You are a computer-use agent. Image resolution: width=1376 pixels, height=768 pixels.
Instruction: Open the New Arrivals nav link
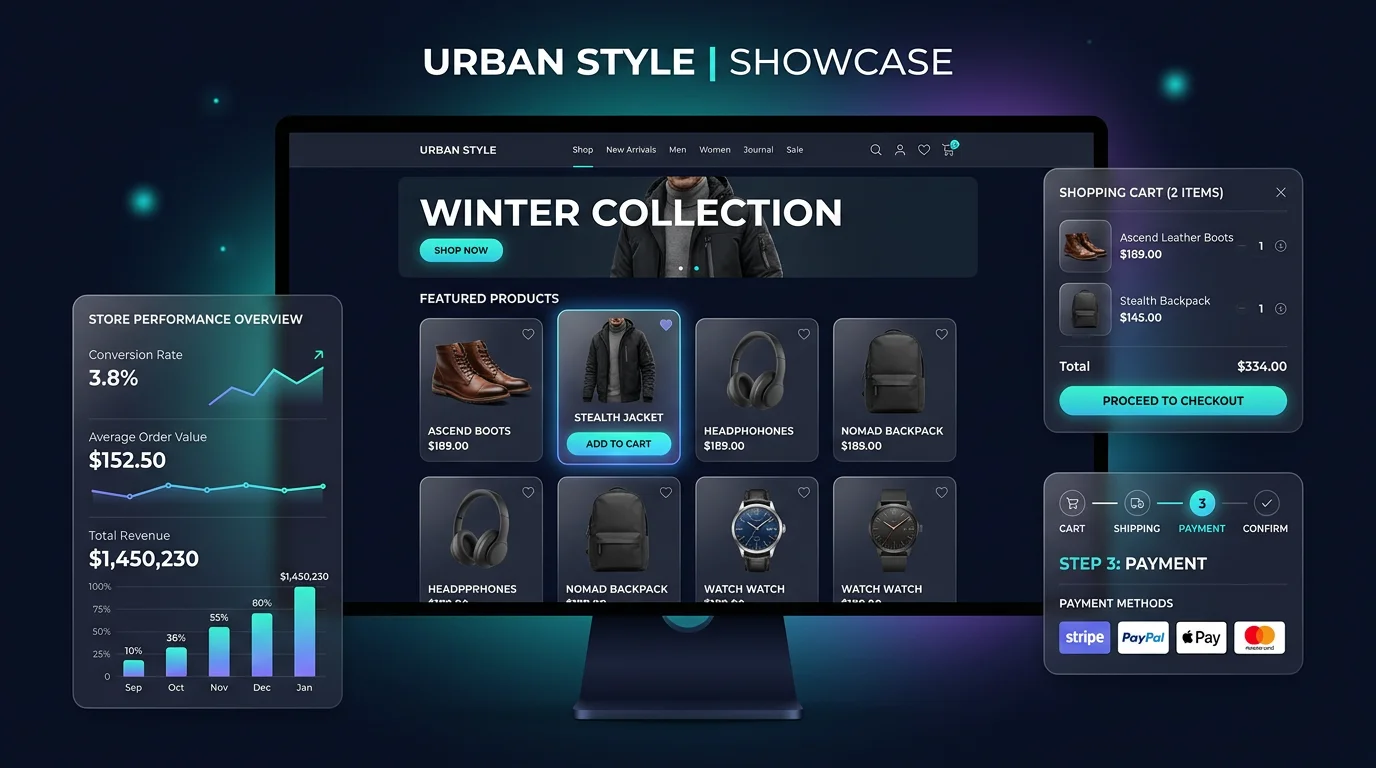pos(631,150)
